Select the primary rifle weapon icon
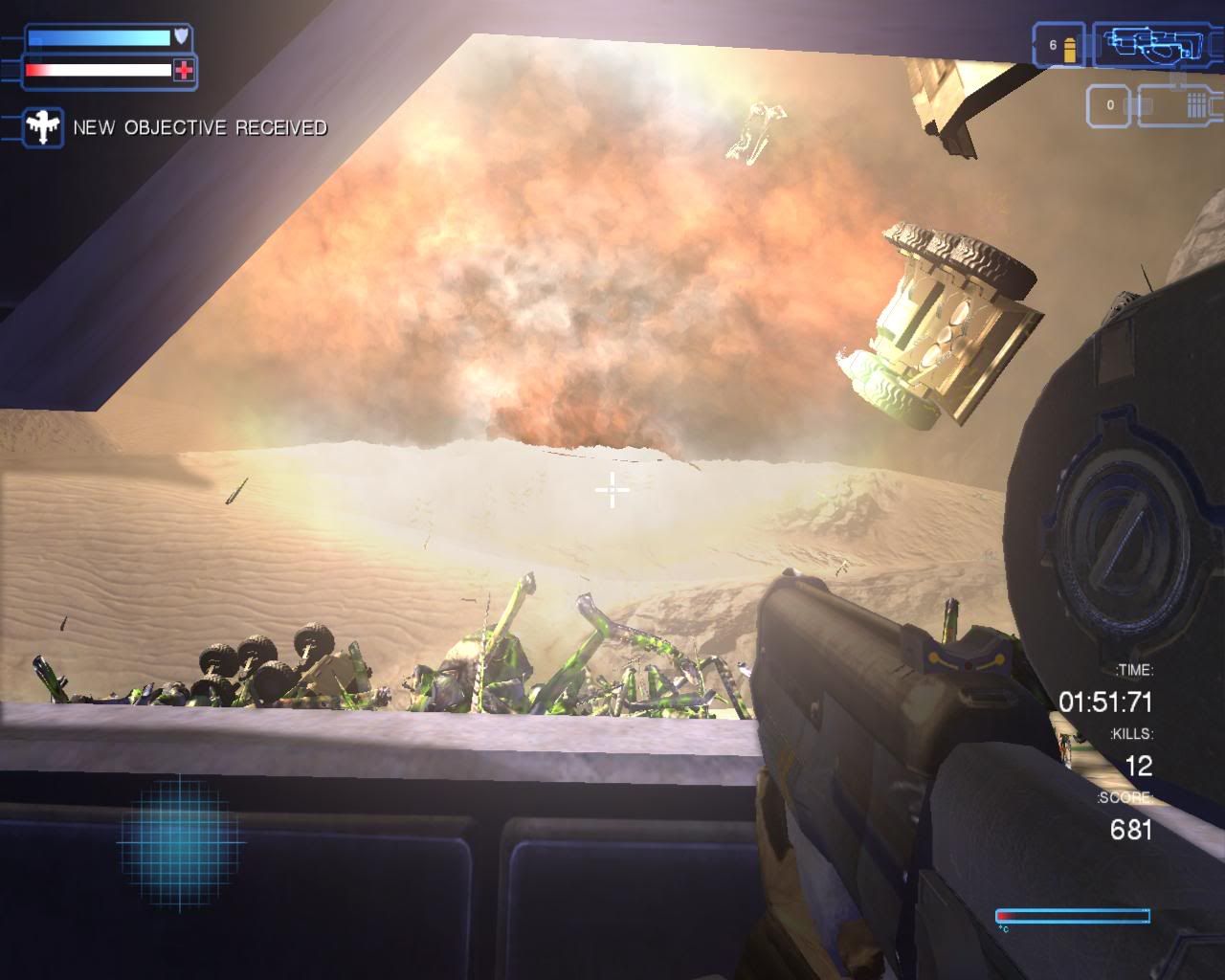The height and width of the screenshot is (980, 1225). click(1142, 45)
